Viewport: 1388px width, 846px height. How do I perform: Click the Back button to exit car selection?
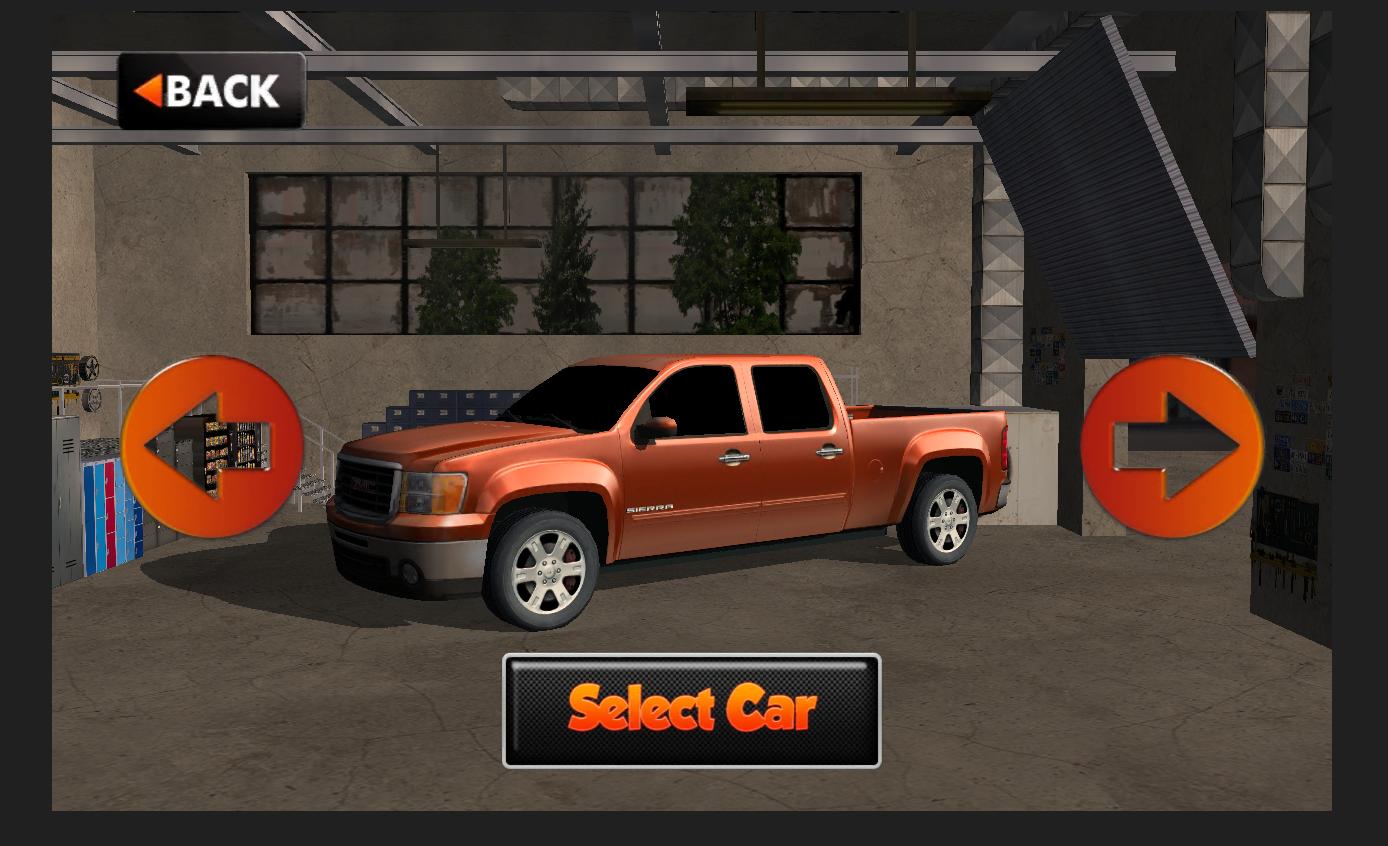coord(210,92)
